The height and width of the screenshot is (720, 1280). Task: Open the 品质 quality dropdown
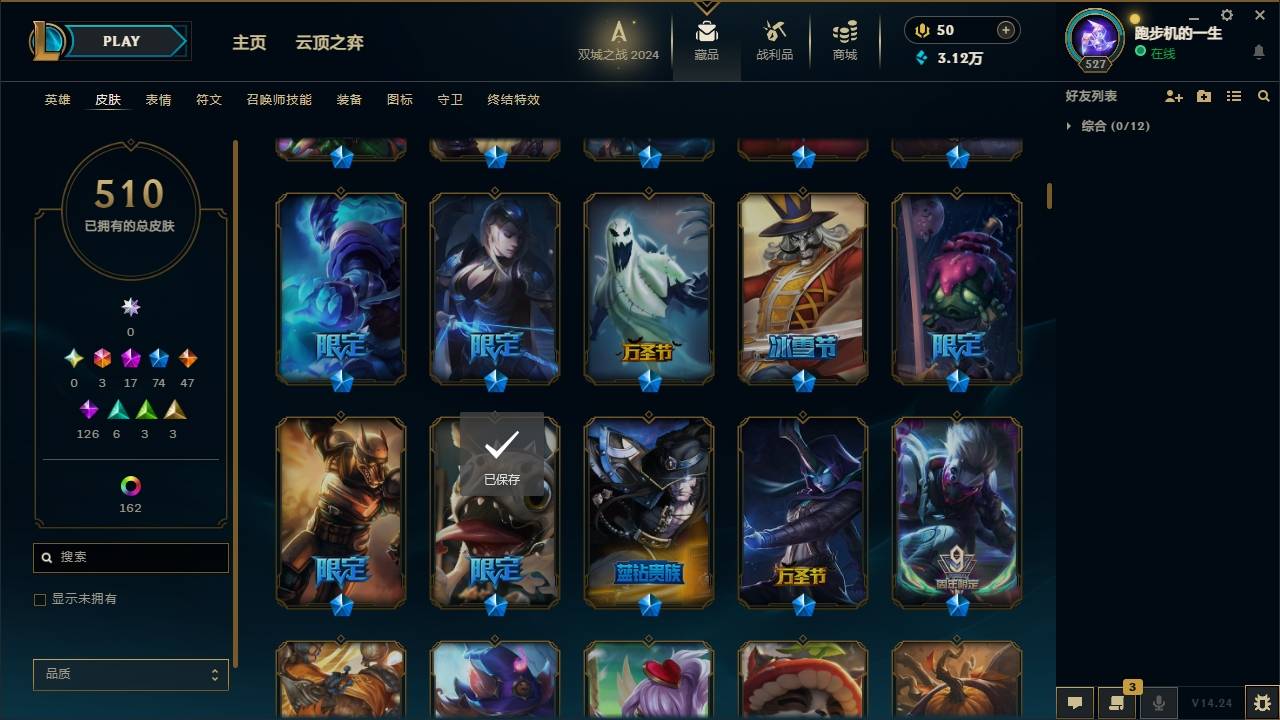pyautogui.click(x=130, y=674)
